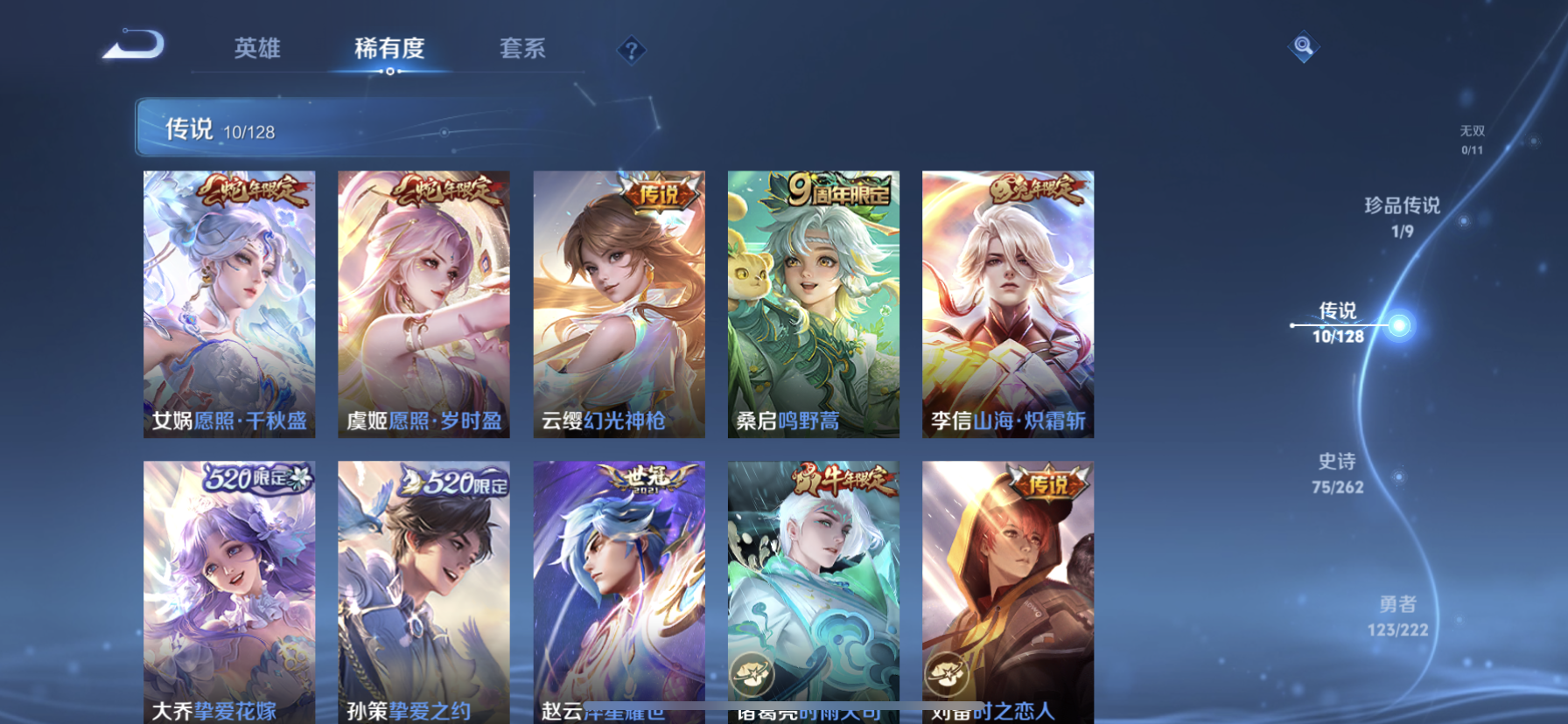Choose 虞姬 愿照·岁时盈 skin card
The image size is (1568, 724).
[423, 303]
